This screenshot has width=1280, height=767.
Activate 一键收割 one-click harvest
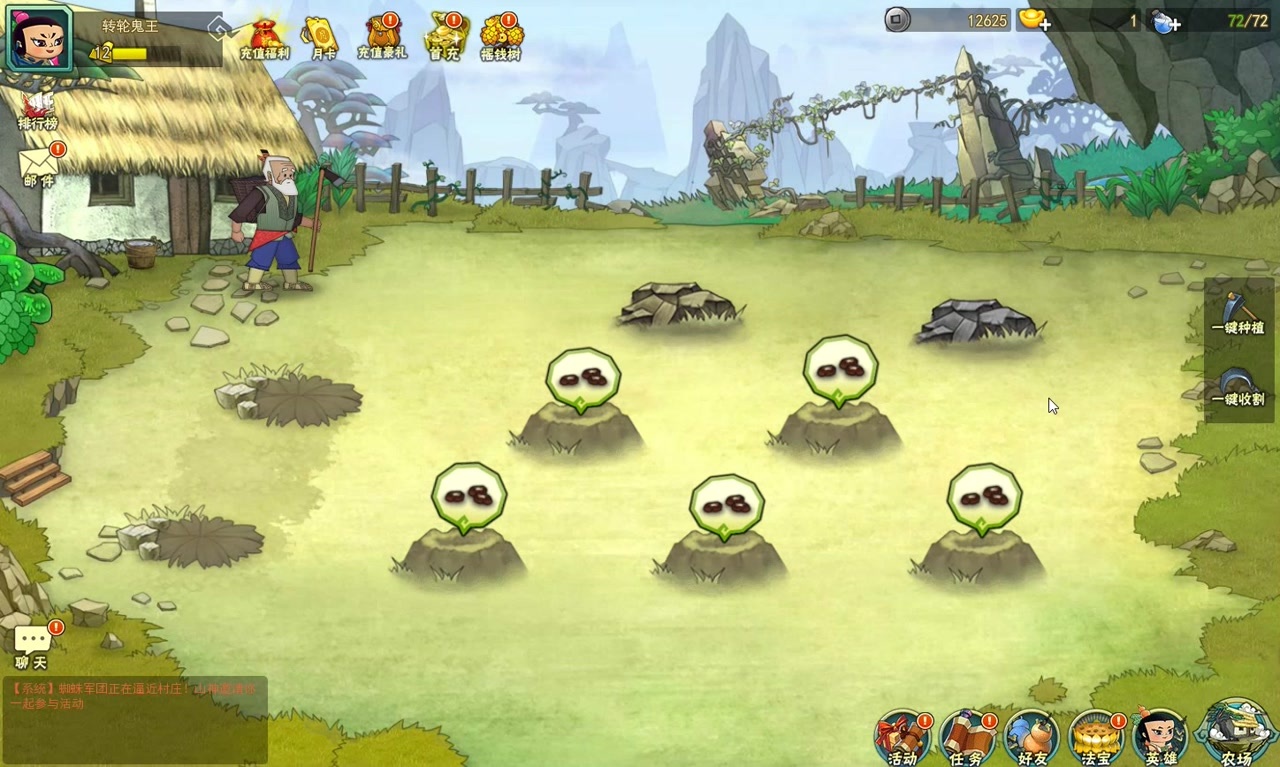coord(1238,386)
